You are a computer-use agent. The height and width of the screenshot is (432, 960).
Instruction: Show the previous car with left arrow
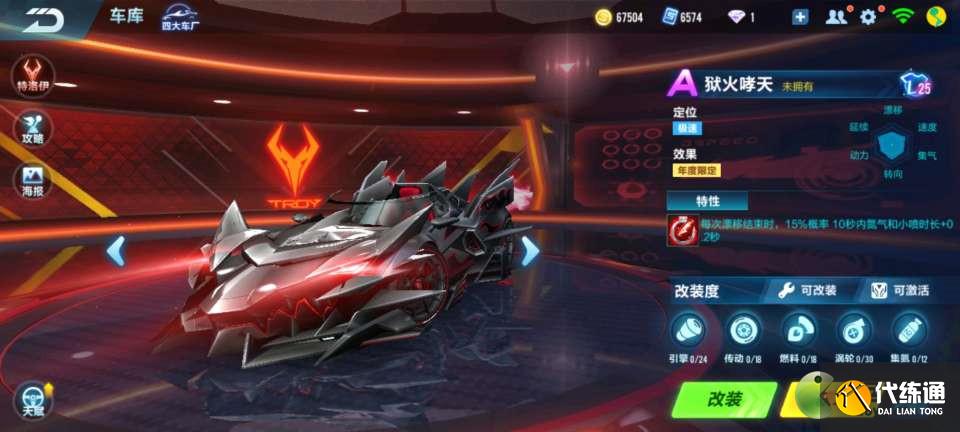[x=116, y=251]
